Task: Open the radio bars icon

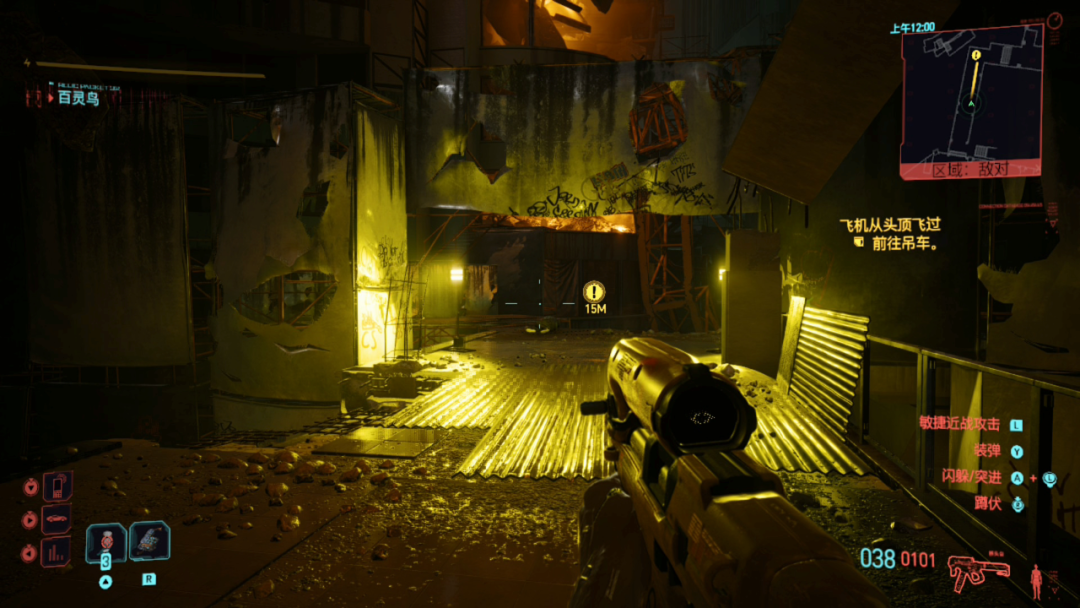Action: click(56, 552)
